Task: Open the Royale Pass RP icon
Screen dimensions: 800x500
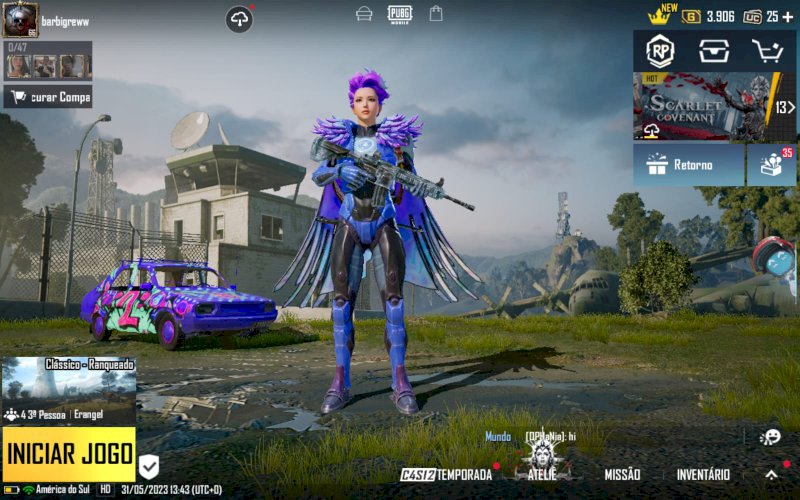Action: [x=660, y=51]
